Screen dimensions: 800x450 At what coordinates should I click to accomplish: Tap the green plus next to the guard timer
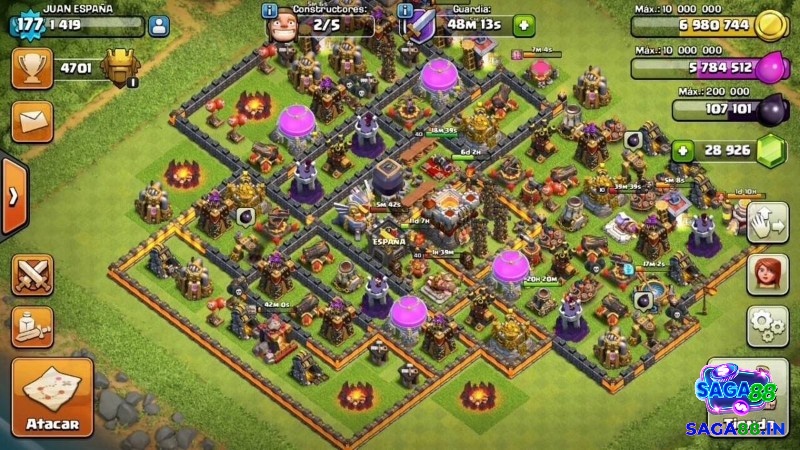[x=523, y=26]
